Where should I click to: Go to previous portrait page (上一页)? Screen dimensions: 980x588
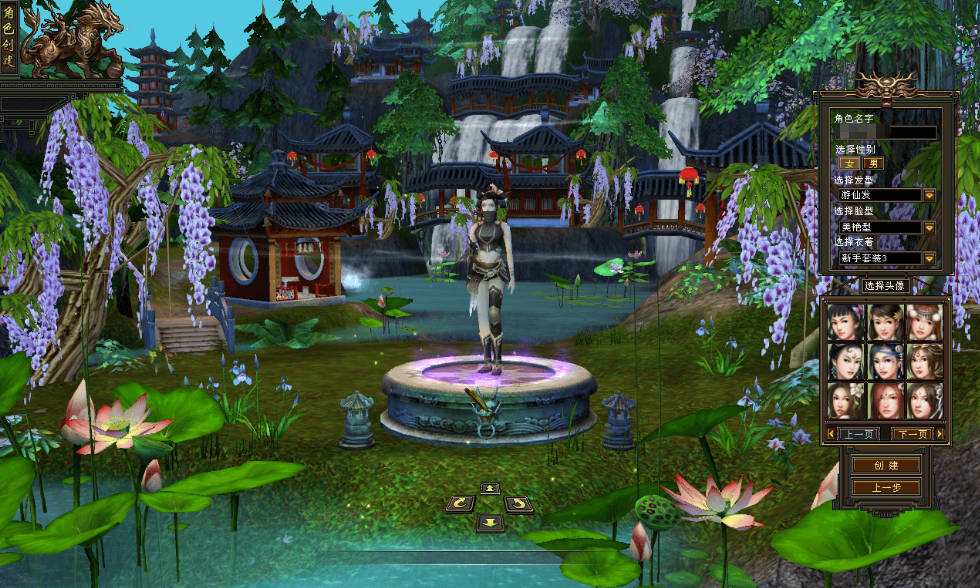[x=858, y=434]
